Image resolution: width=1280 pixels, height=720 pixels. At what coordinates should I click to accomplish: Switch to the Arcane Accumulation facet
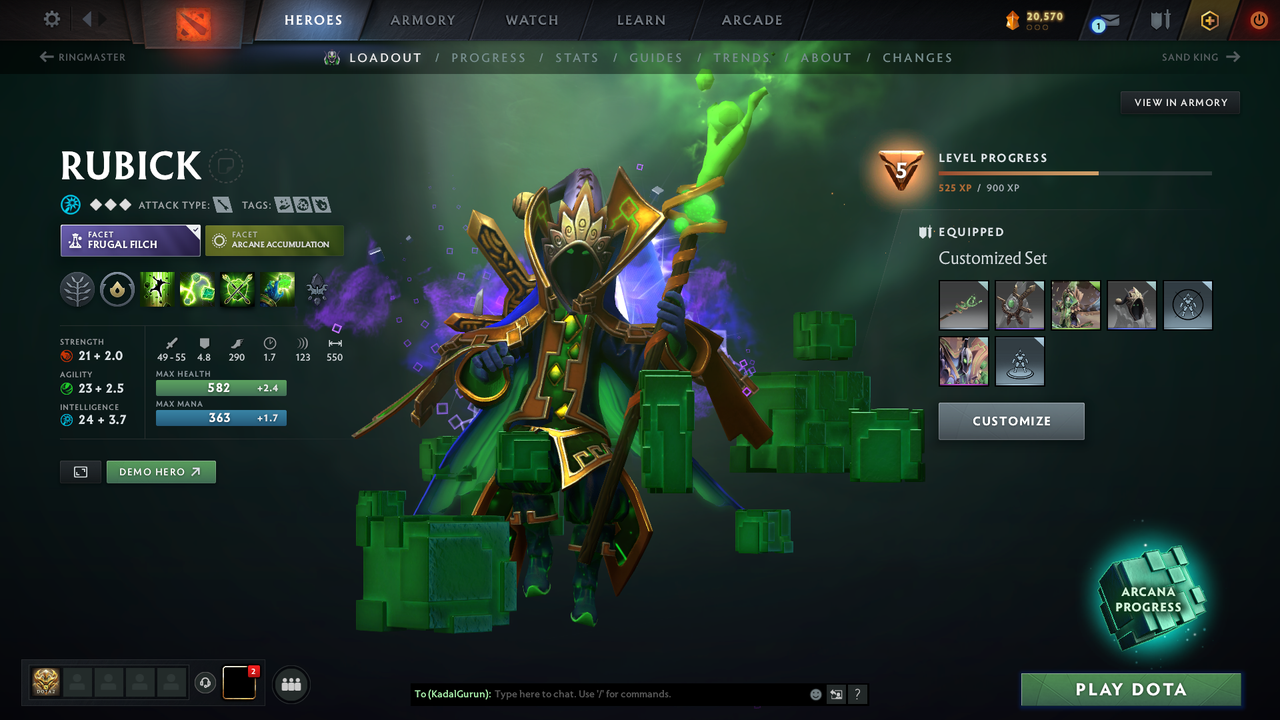point(274,240)
